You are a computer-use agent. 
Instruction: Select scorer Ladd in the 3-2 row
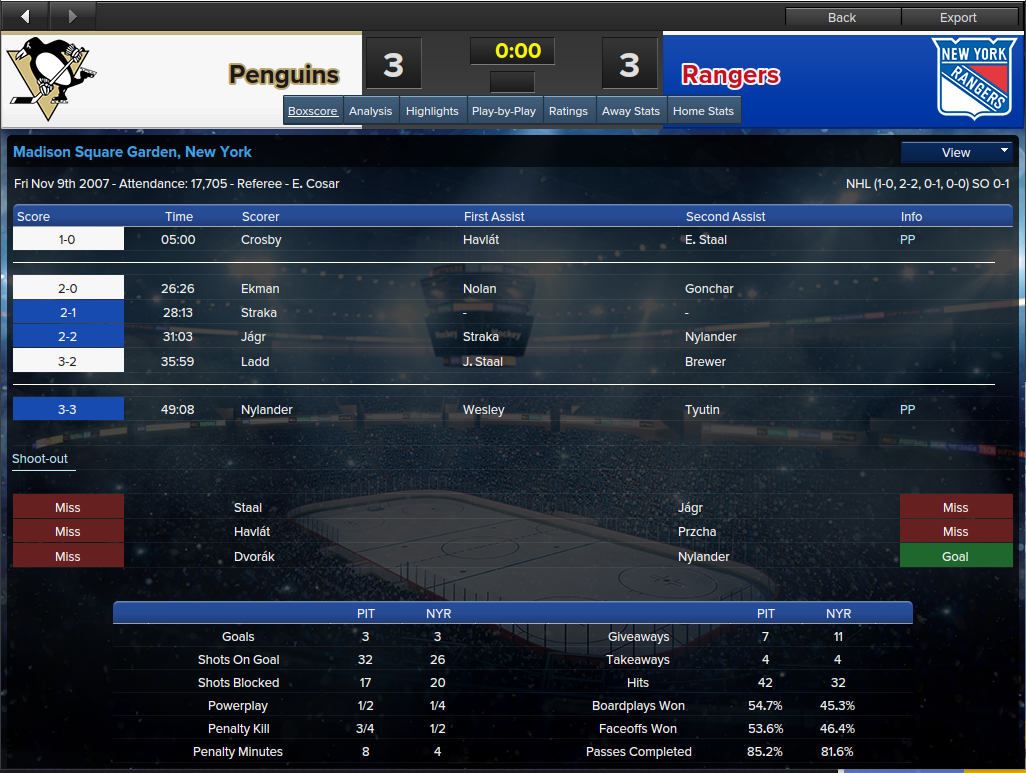point(255,362)
